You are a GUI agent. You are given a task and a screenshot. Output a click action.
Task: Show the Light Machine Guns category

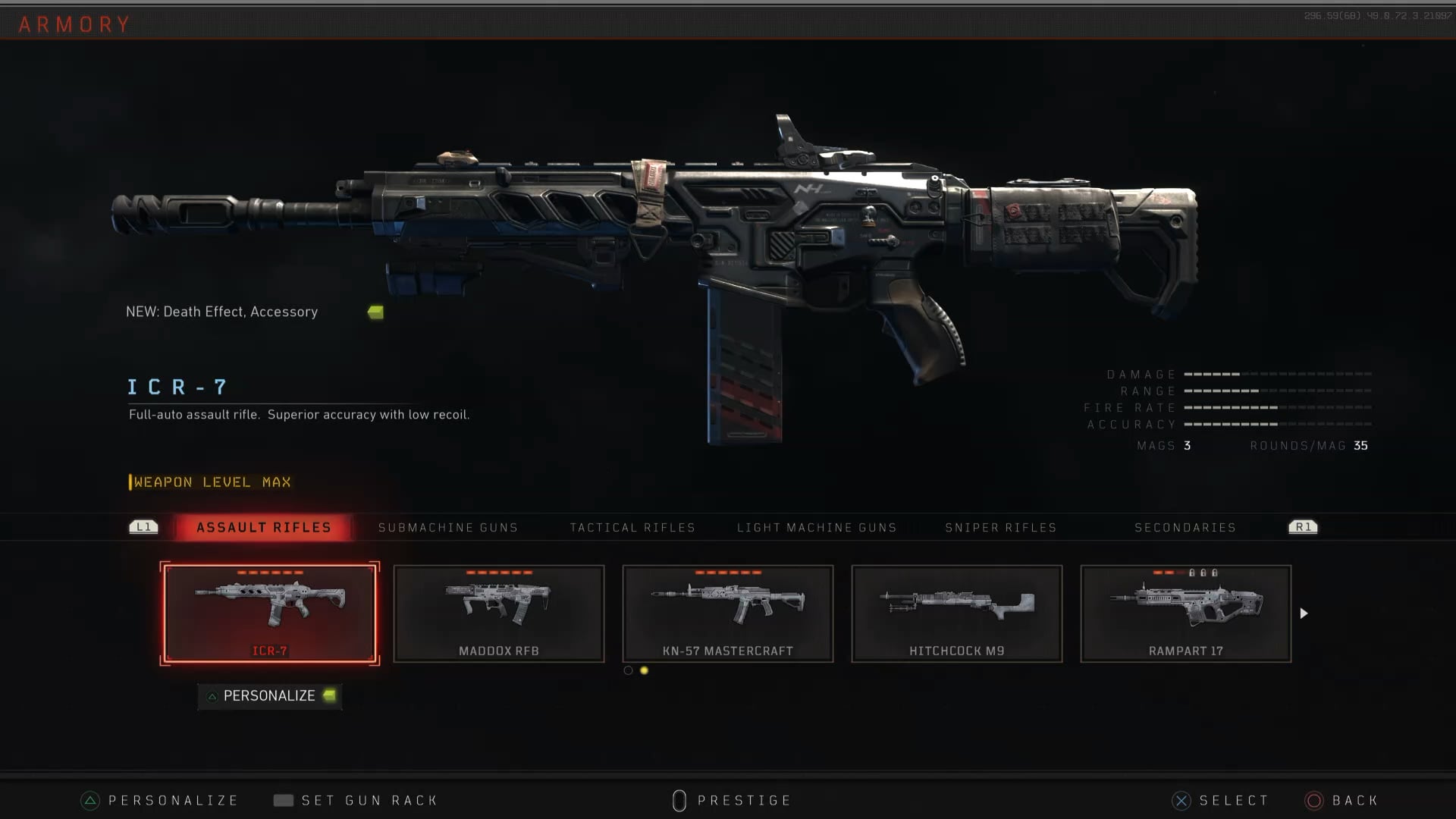point(817,527)
